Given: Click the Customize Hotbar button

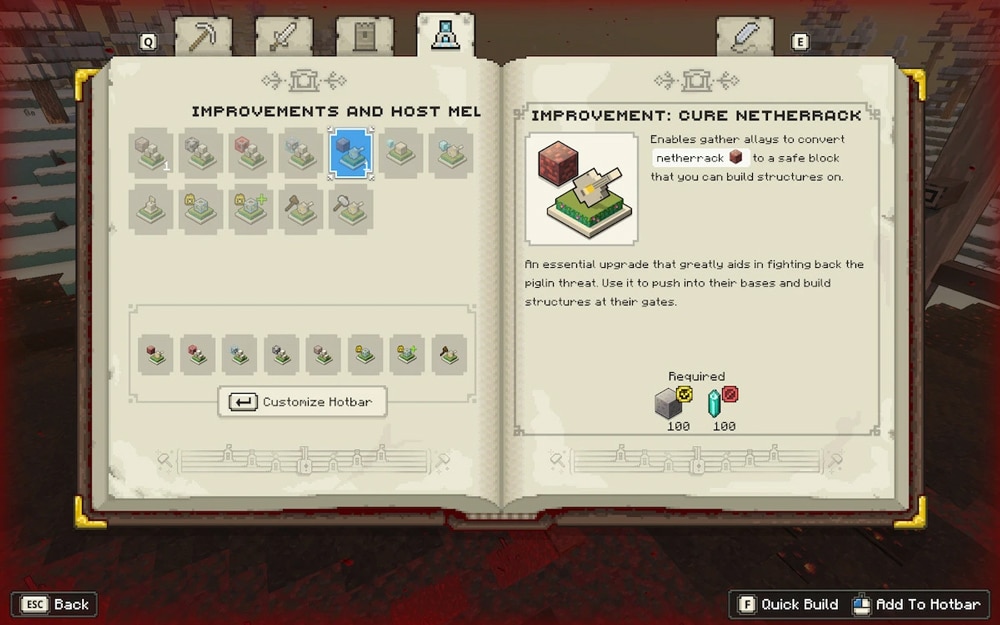Looking at the screenshot, I should pos(302,402).
